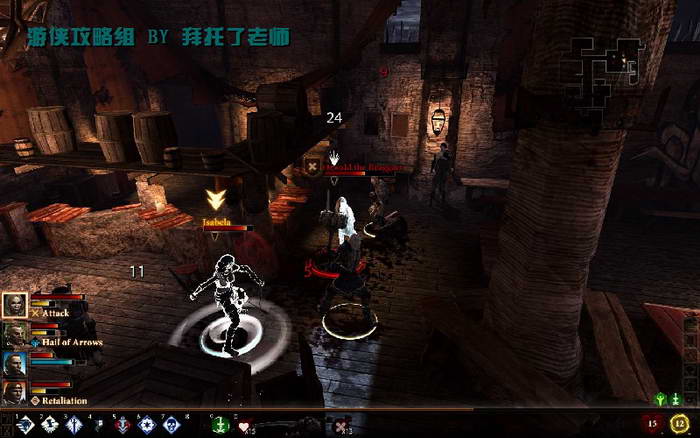The image size is (700, 438).
Task: Select the party member using Hail of Arrows
Action: (x=15, y=335)
